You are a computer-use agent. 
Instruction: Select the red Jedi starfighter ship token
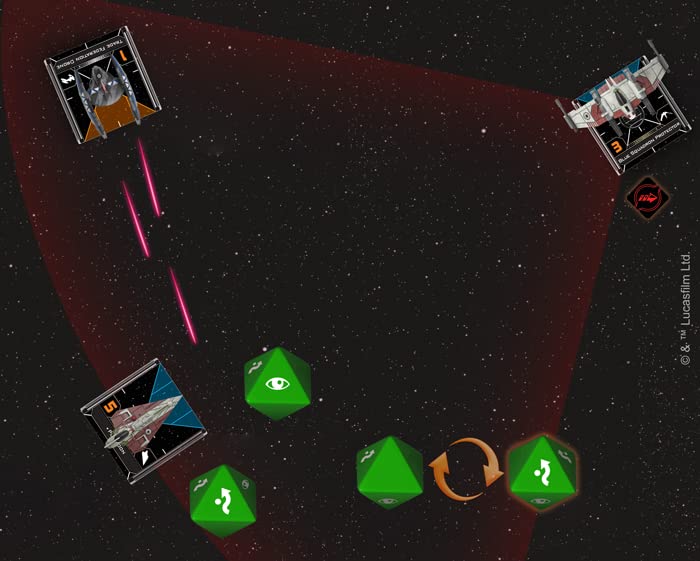[145, 420]
